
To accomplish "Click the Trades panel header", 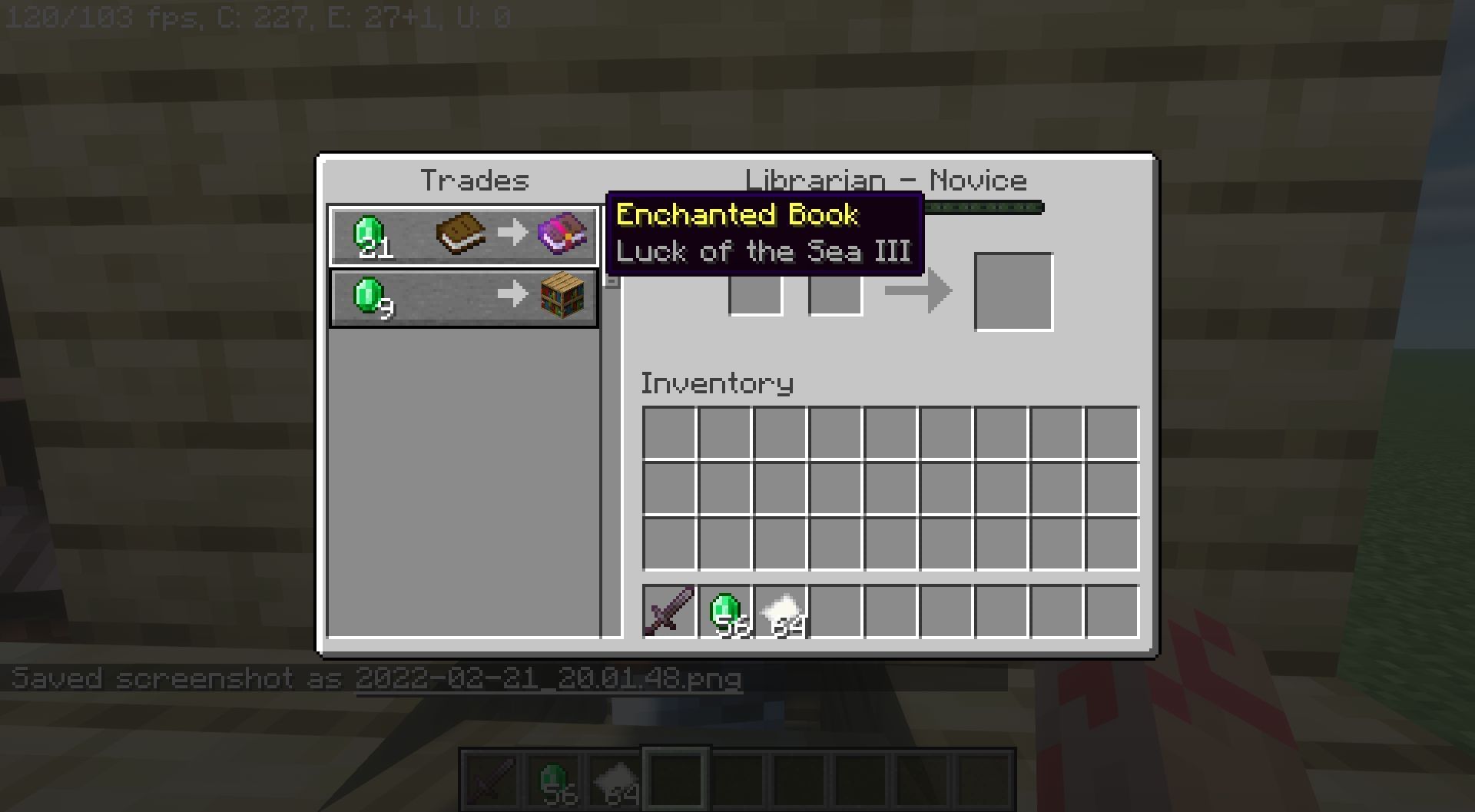I will pos(476,181).
